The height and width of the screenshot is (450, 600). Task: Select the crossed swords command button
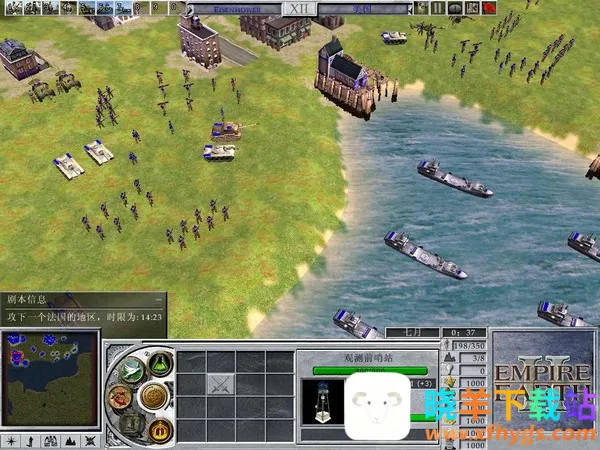coord(219,382)
